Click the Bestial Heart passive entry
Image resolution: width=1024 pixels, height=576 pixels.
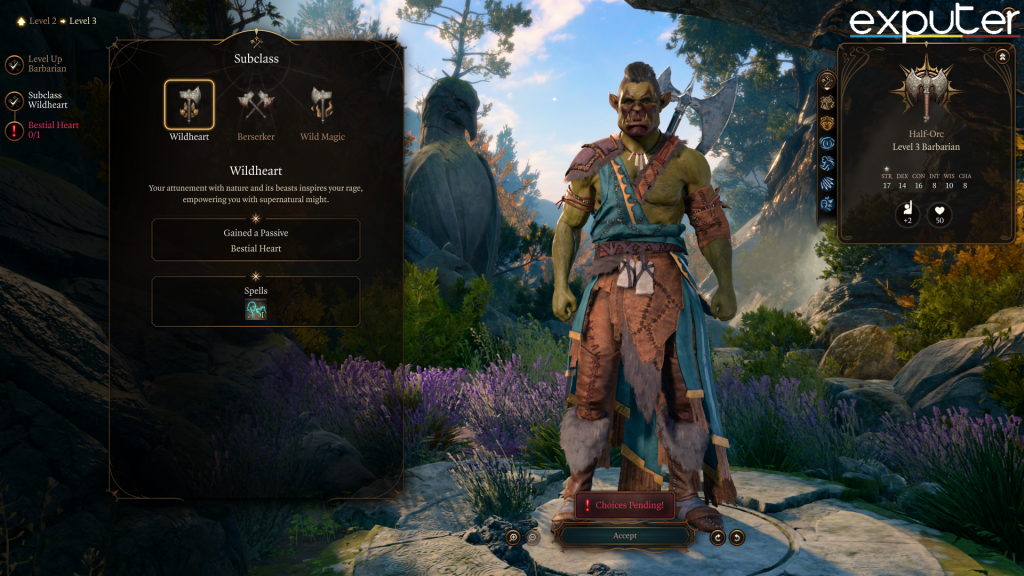(x=256, y=240)
